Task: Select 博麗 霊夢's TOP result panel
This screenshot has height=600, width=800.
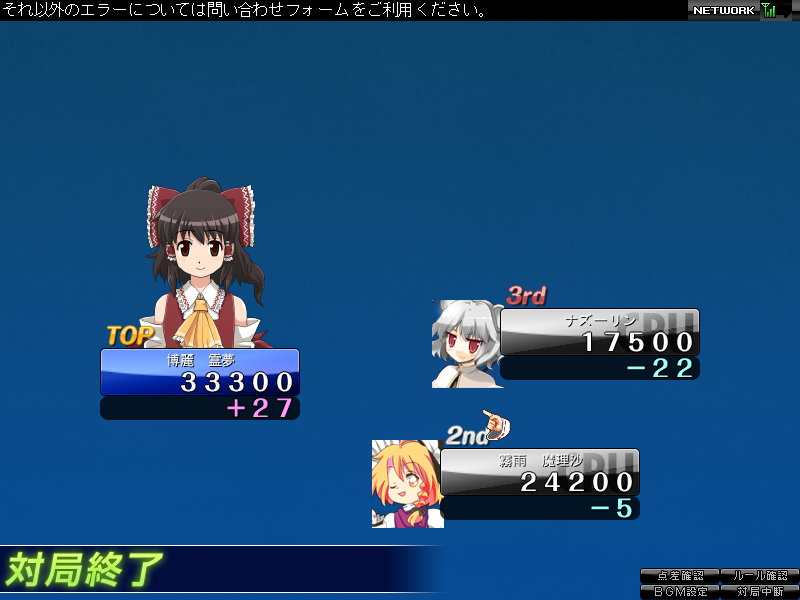Action: pos(200,372)
